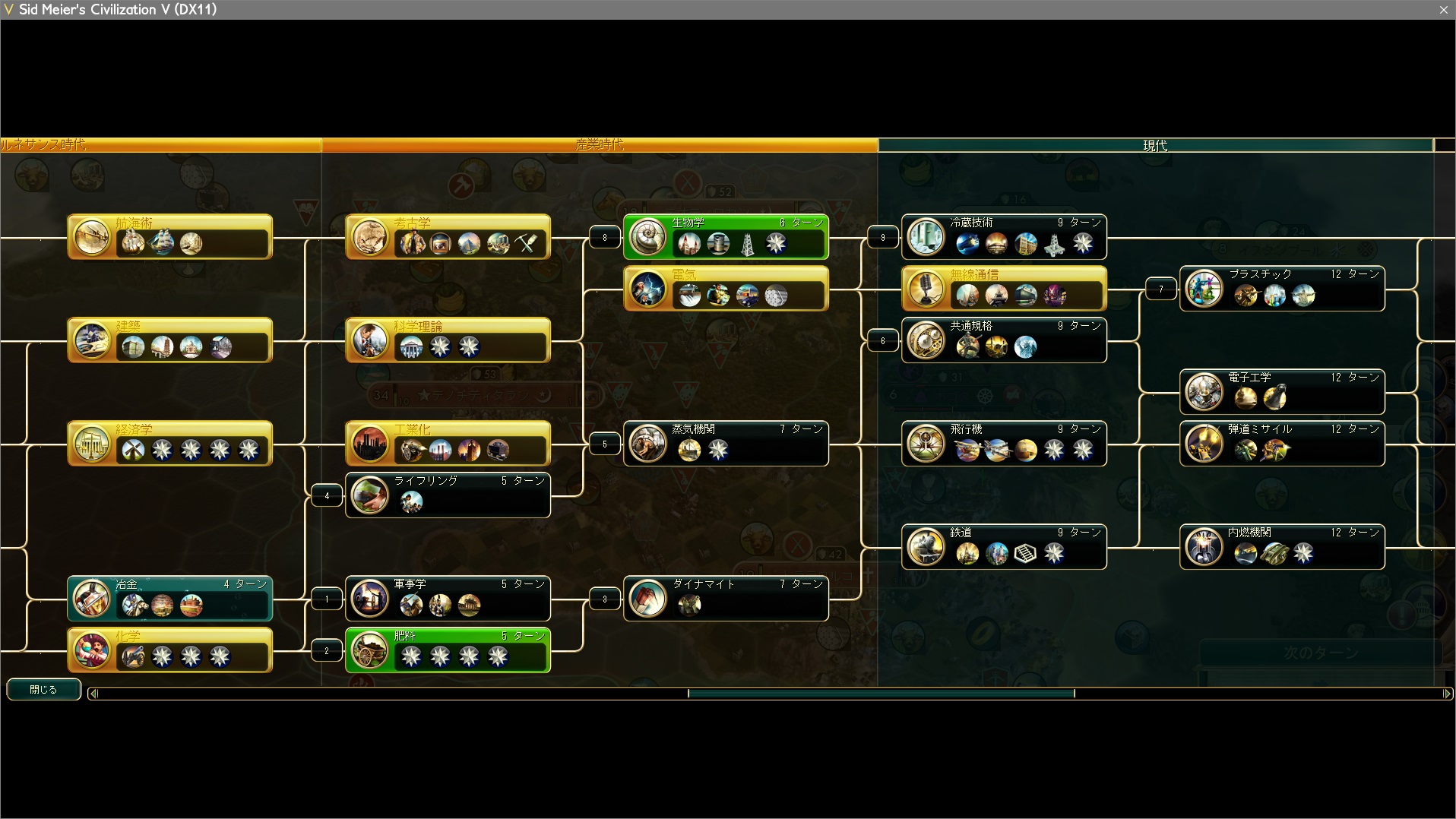The width and height of the screenshot is (1456, 819).
Task: Select 内燃機関 (Combustion) technology
Action: click(x=1282, y=547)
